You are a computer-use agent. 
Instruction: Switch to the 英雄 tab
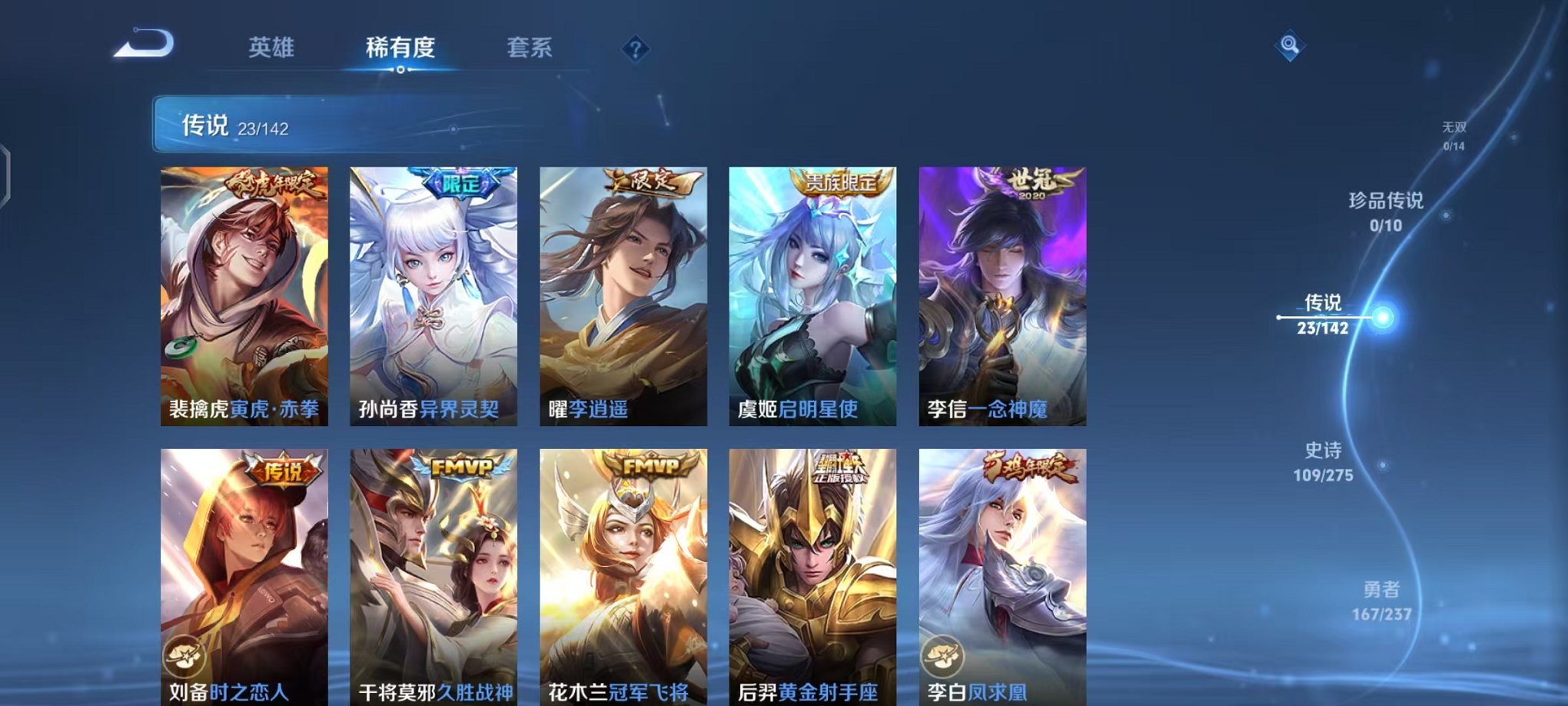(x=273, y=48)
